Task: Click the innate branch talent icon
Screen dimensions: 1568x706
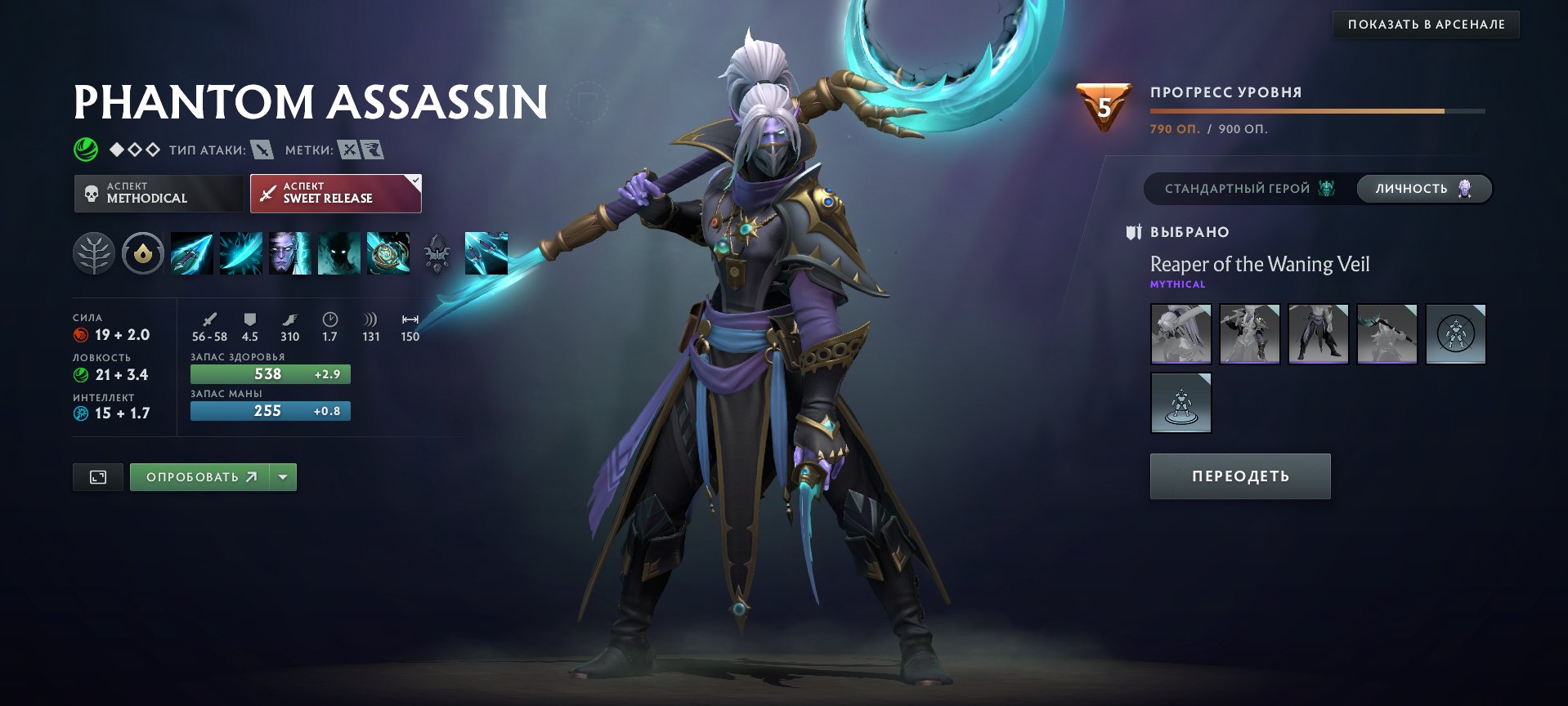Action: tap(93, 253)
